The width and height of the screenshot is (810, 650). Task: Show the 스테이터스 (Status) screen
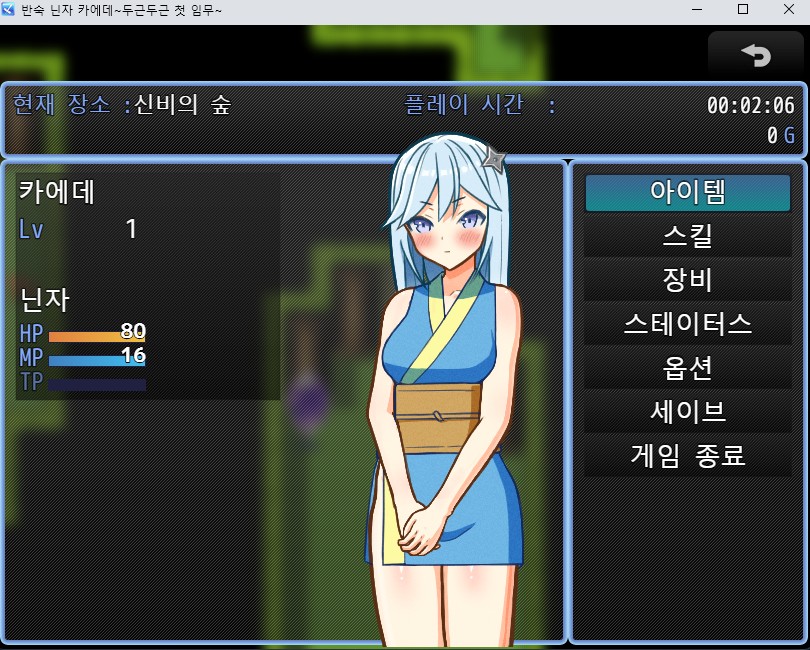pos(687,325)
